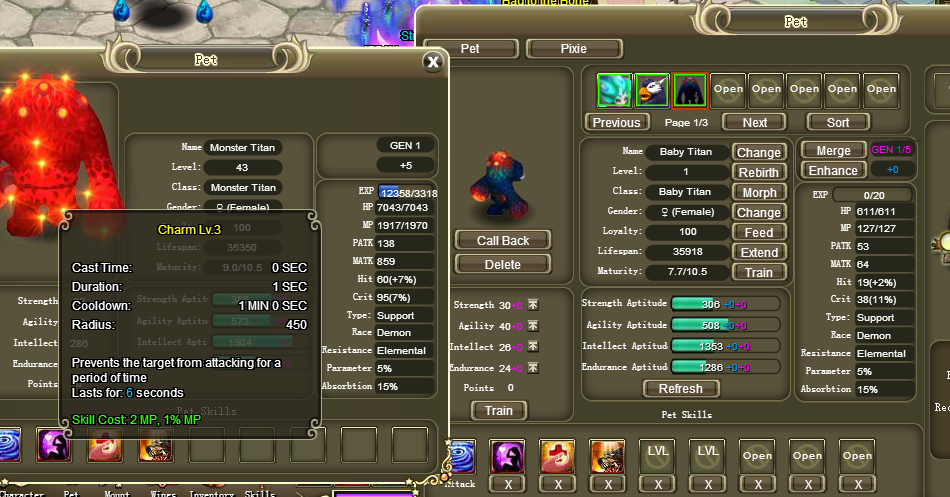Screen dimensions: 950x497
Task: Feed the pet to raise loyalty
Action: (x=758, y=232)
